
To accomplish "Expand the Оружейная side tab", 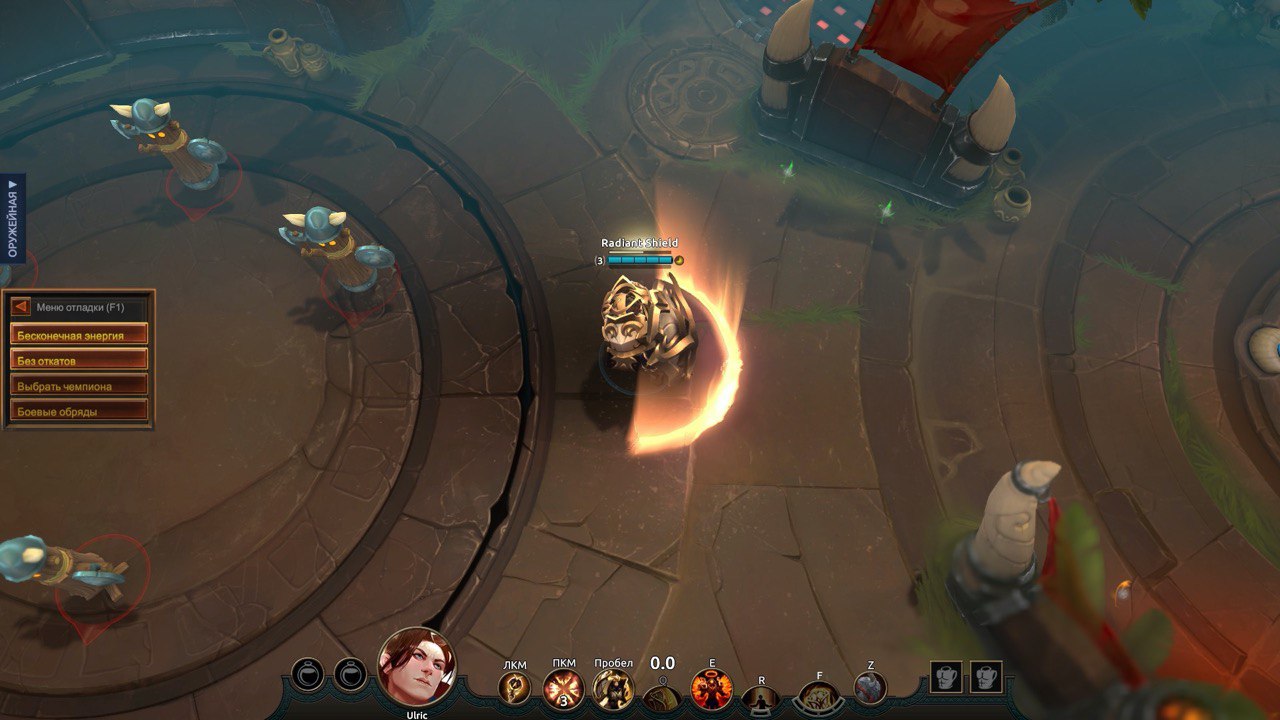I will (x=13, y=217).
